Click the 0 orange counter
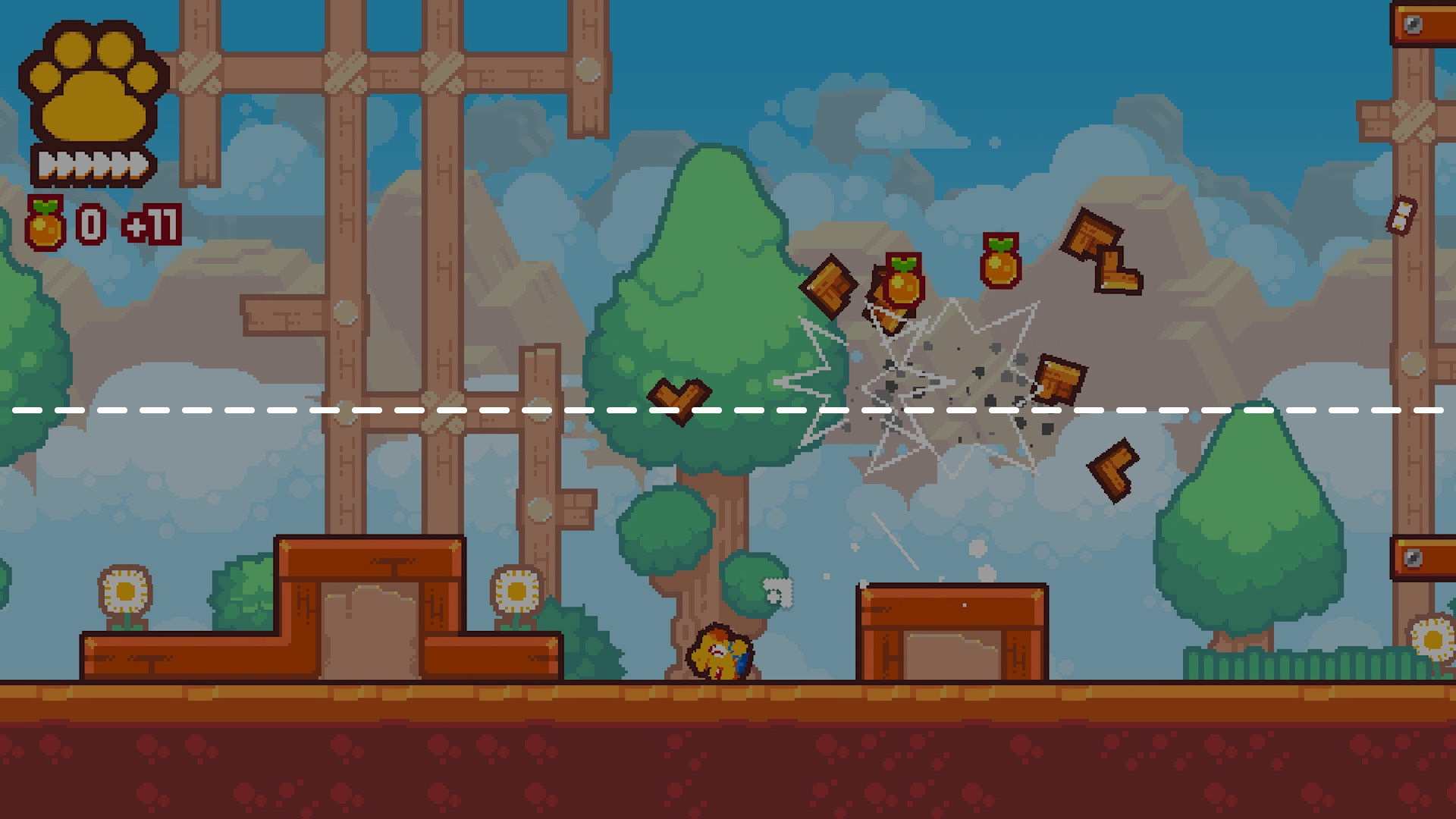 point(89,222)
